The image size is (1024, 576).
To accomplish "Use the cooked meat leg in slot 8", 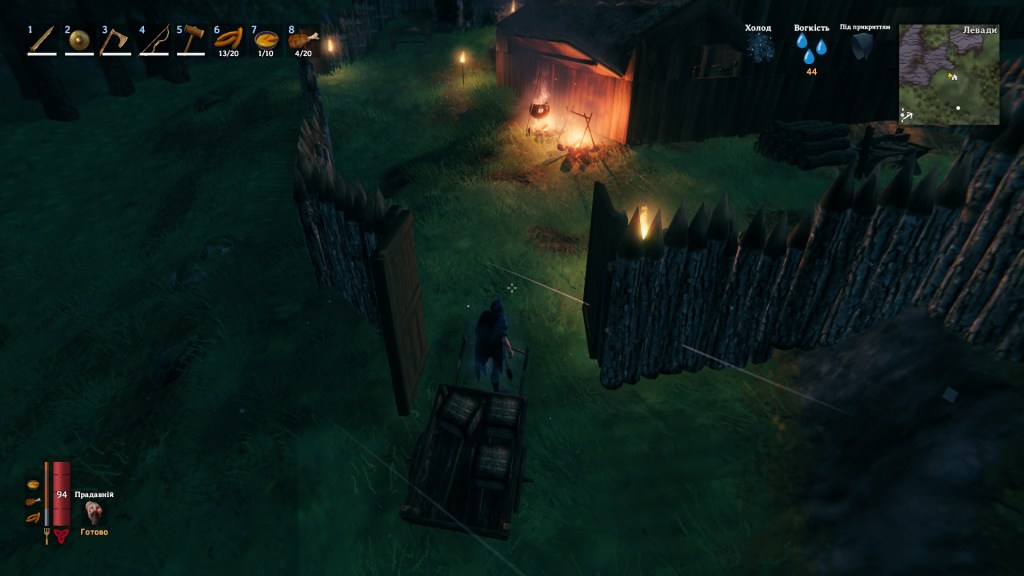I will (x=302, y=40).
